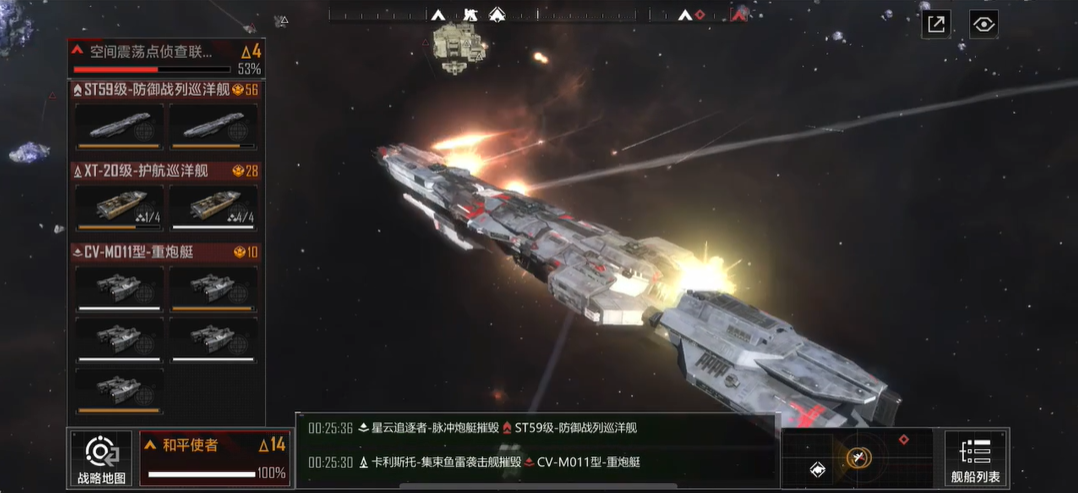
Task: Select the CV-M011型-重炮艇 group header
Action: tap(165, 252)
